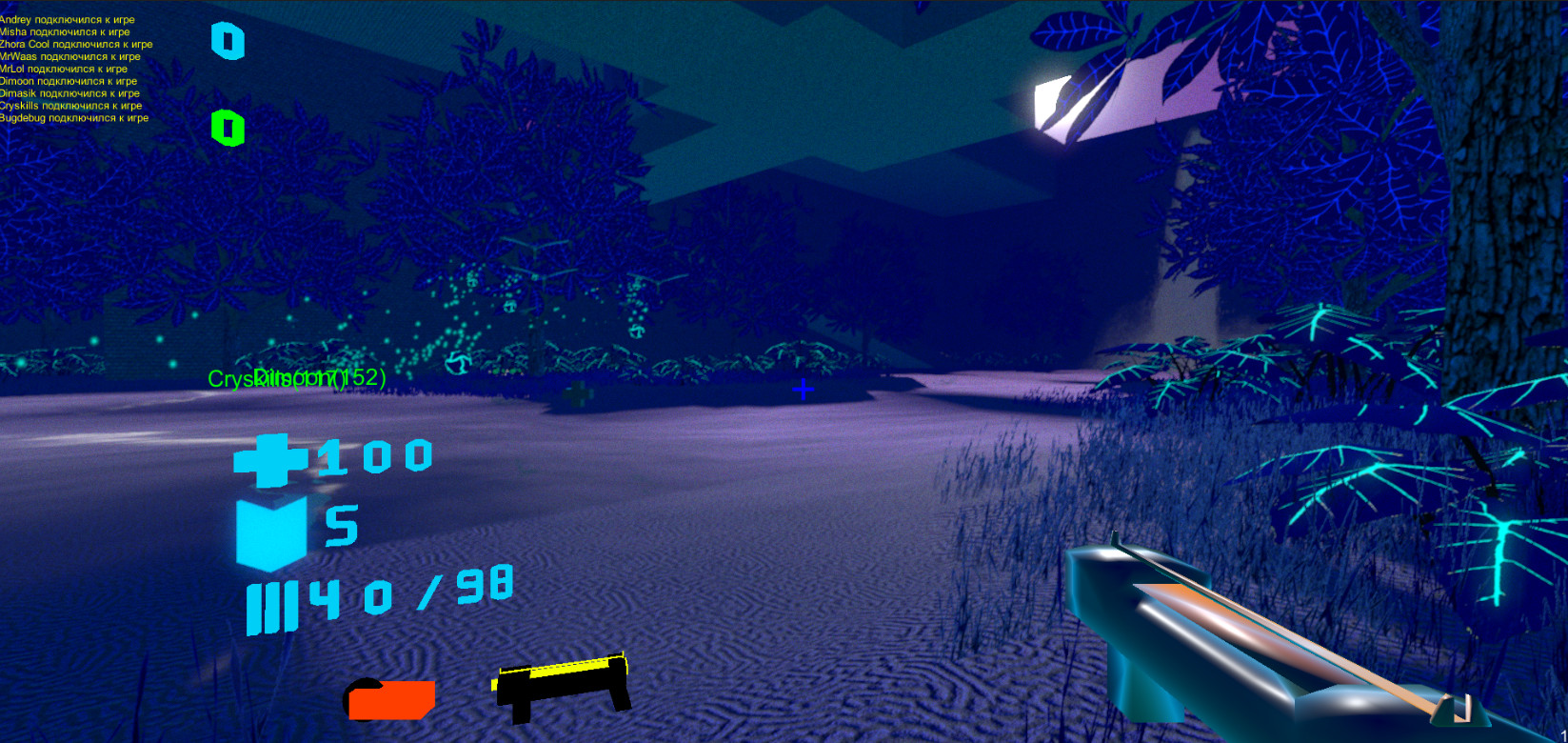1568x743 pixels.
Task: Select the red pistol weapon slot
Action: tap(390, 698)
